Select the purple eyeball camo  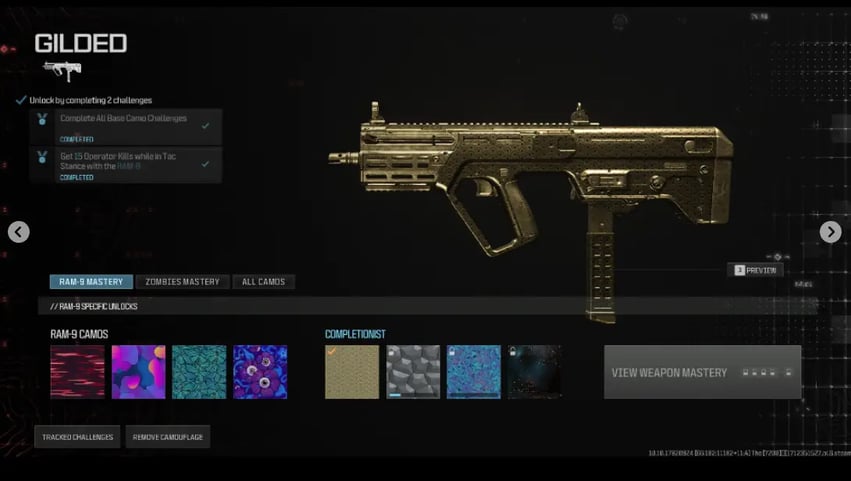(x=260, y=372)
